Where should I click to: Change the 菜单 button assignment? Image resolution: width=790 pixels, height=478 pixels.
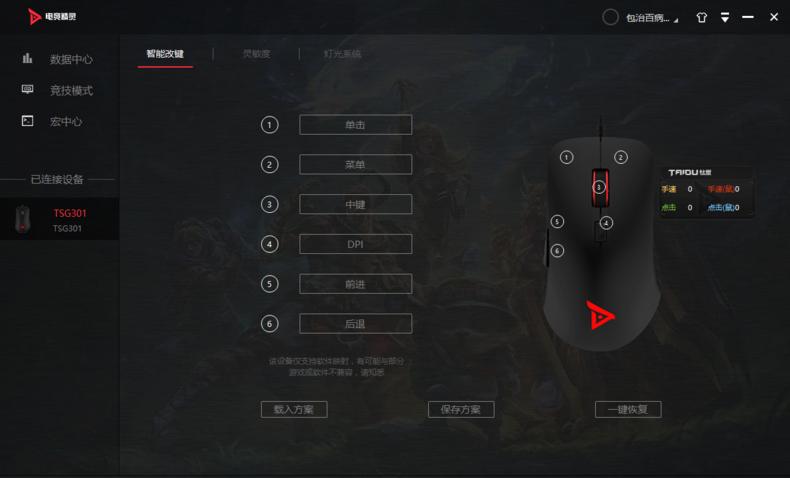355,165
